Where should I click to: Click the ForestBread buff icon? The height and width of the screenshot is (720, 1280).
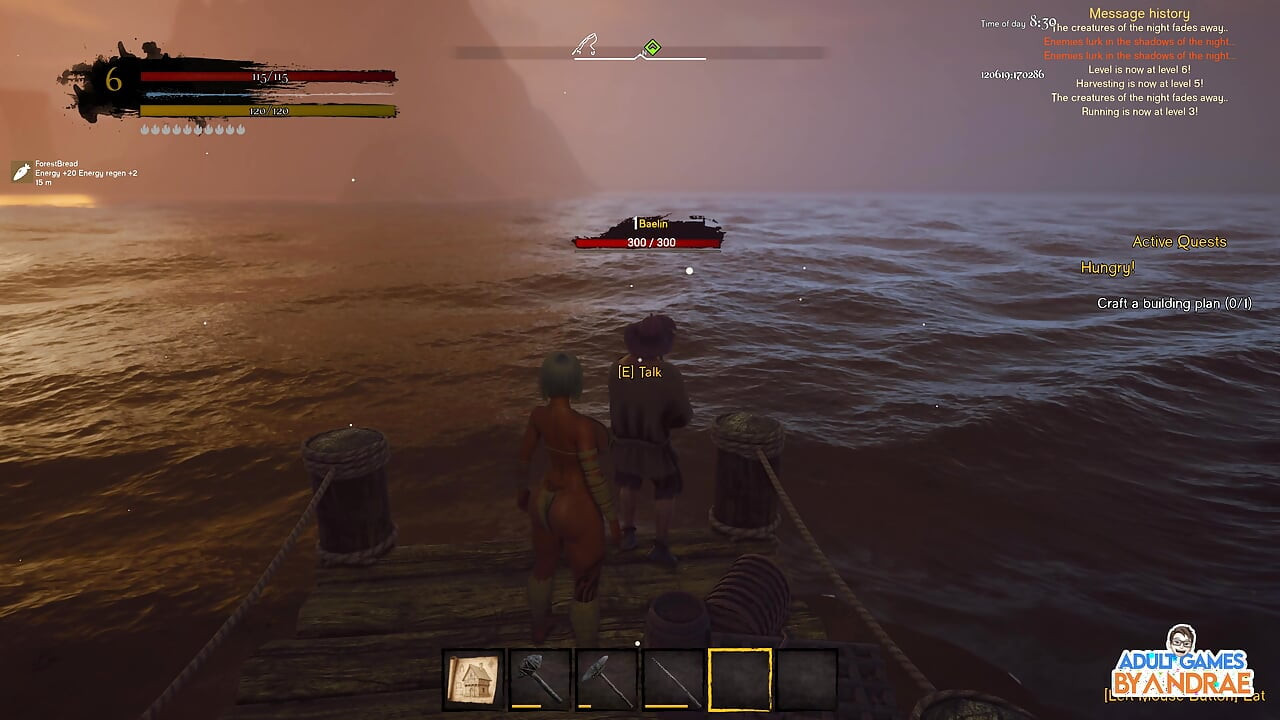point(19,171)
